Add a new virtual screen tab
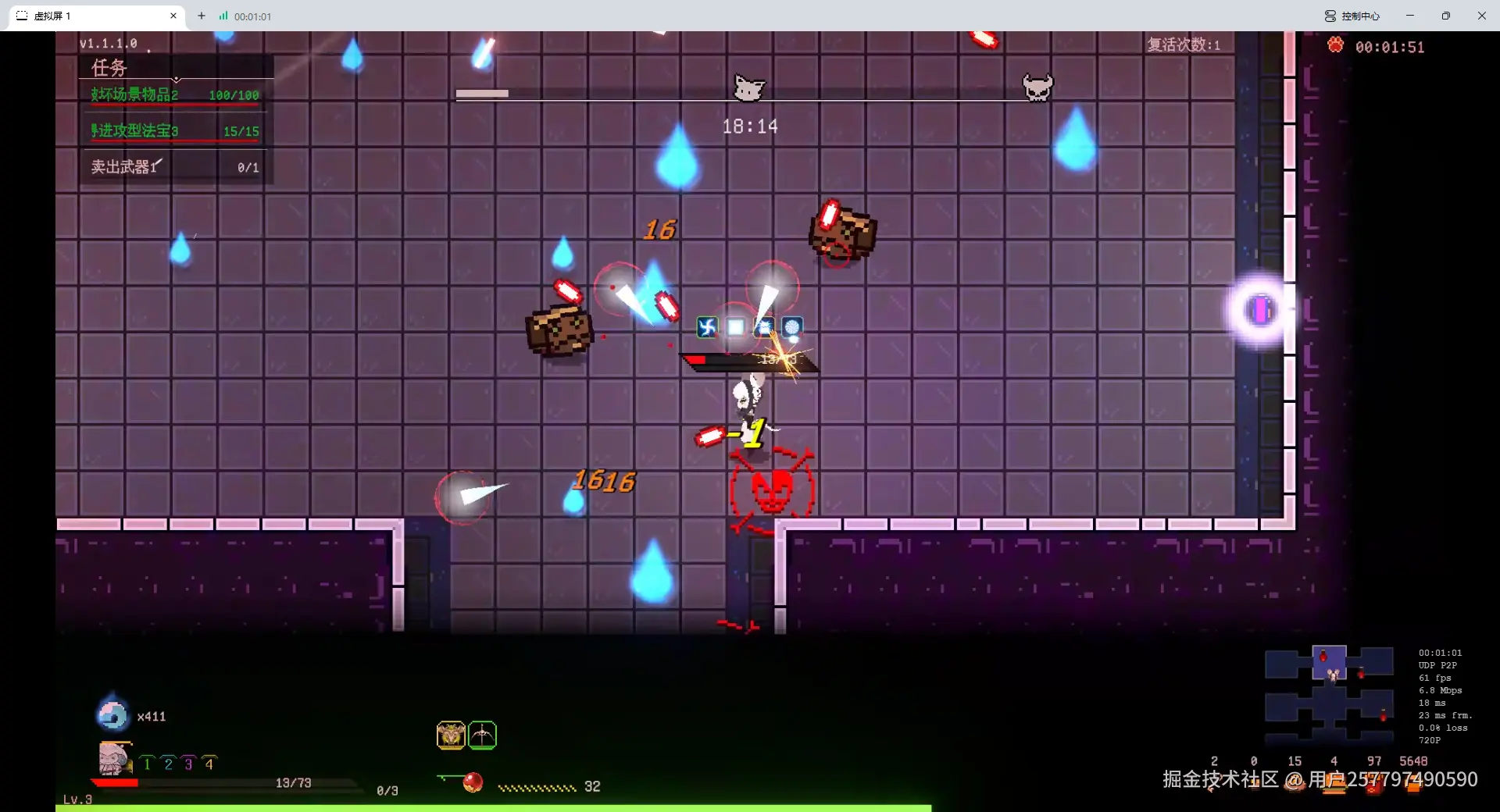 click(x=202, y=16)
